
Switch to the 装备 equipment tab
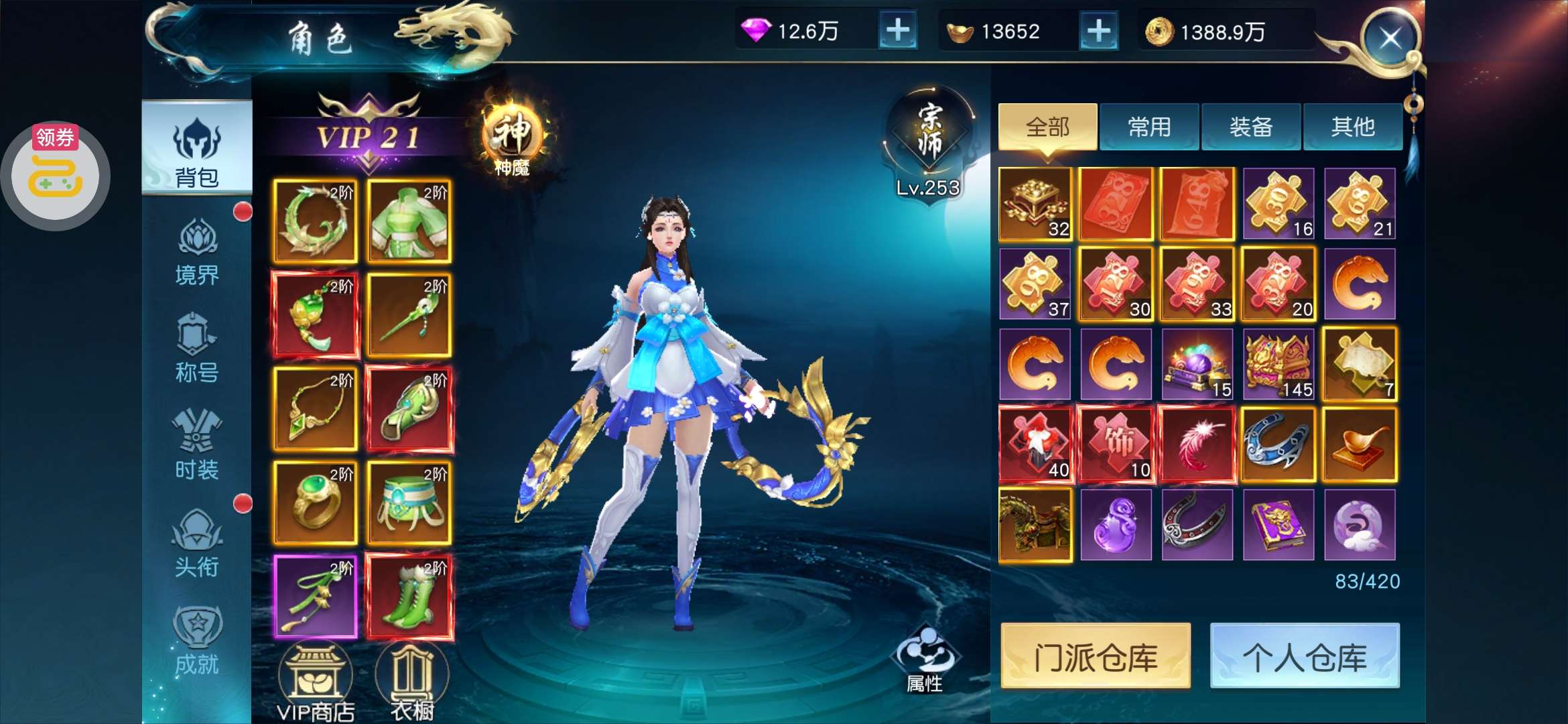tap(1250, 126)
